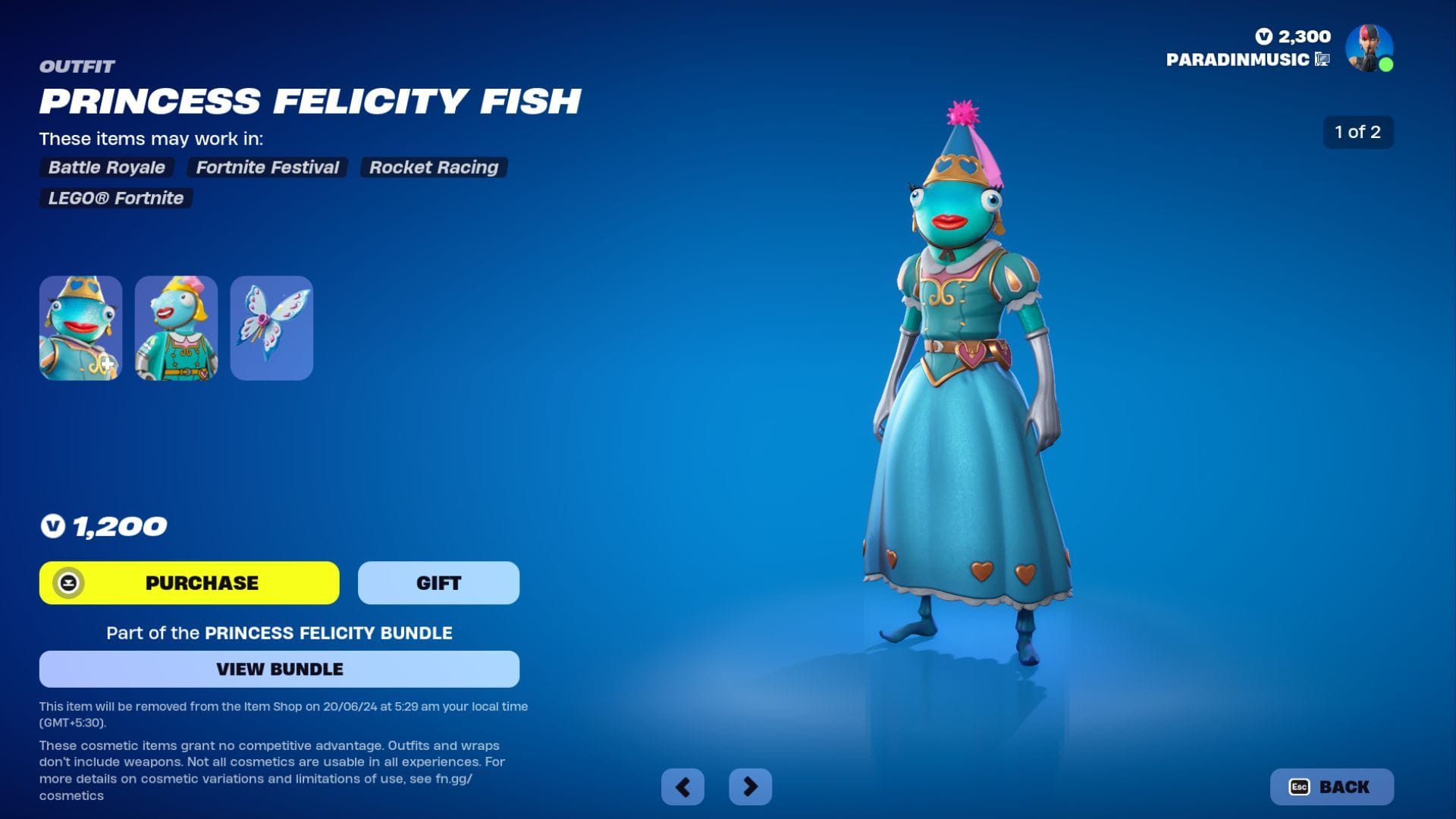Viewport: 1456px width, 819px height.
Task: Click the right arrow to view next item
Action: (x=749, y=786)
